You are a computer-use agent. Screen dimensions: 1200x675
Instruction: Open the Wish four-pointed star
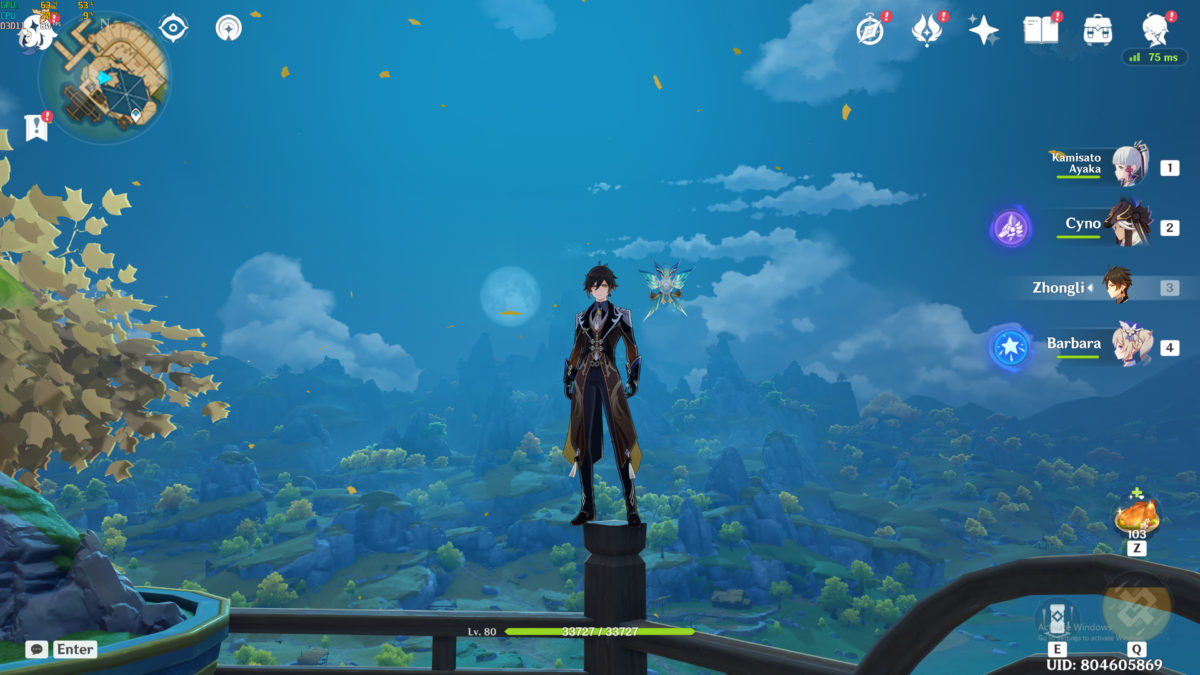[984, 30]
